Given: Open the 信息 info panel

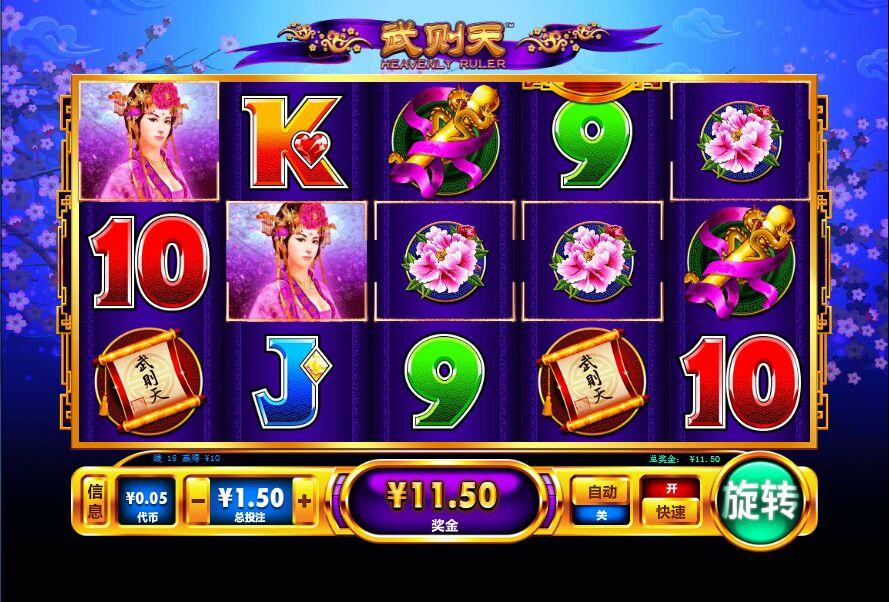Looking at the screenshot, I should click(95, 501).
